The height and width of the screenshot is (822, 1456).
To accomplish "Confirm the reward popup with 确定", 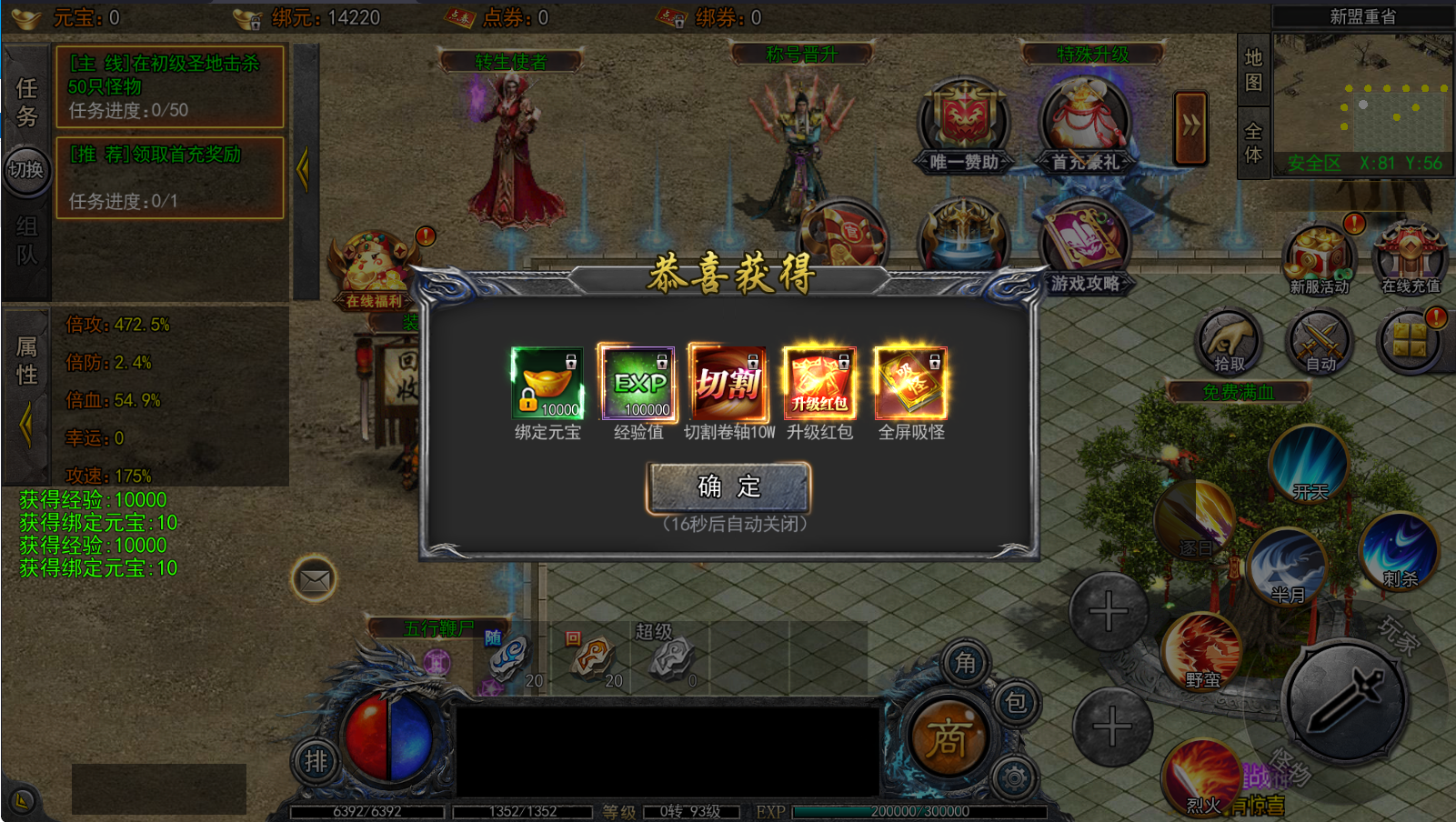I will click(x=728, y=487).
